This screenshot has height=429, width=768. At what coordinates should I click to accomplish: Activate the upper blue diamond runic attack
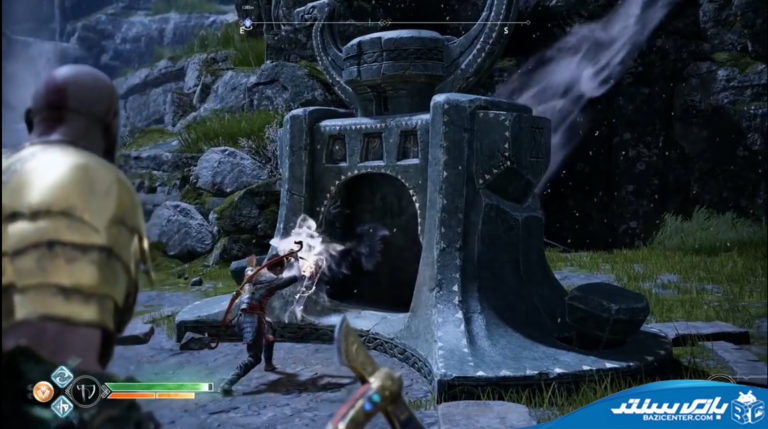pos(62,376)
